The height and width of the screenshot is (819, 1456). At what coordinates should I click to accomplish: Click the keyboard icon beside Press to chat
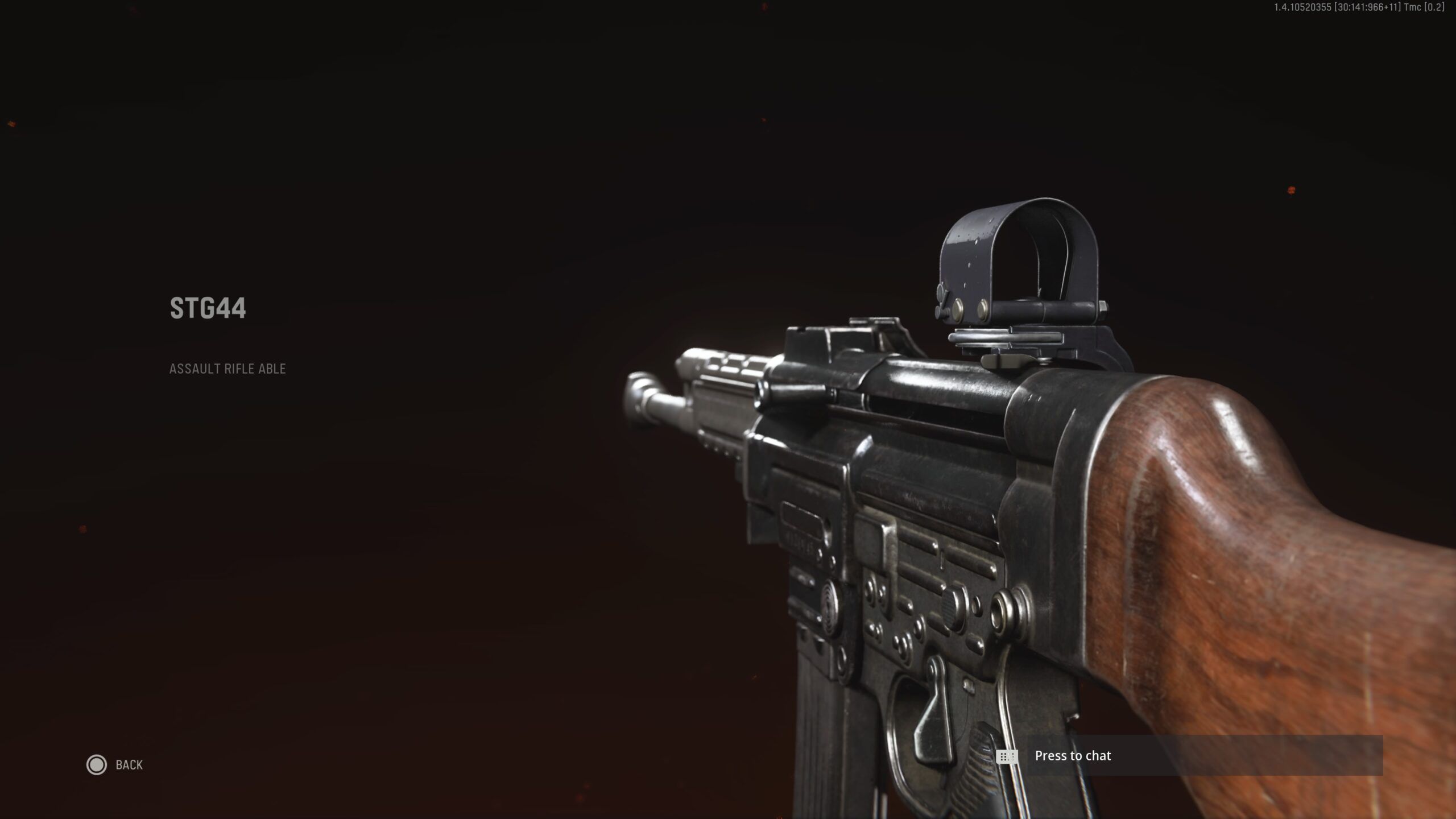click(1008, 756)
